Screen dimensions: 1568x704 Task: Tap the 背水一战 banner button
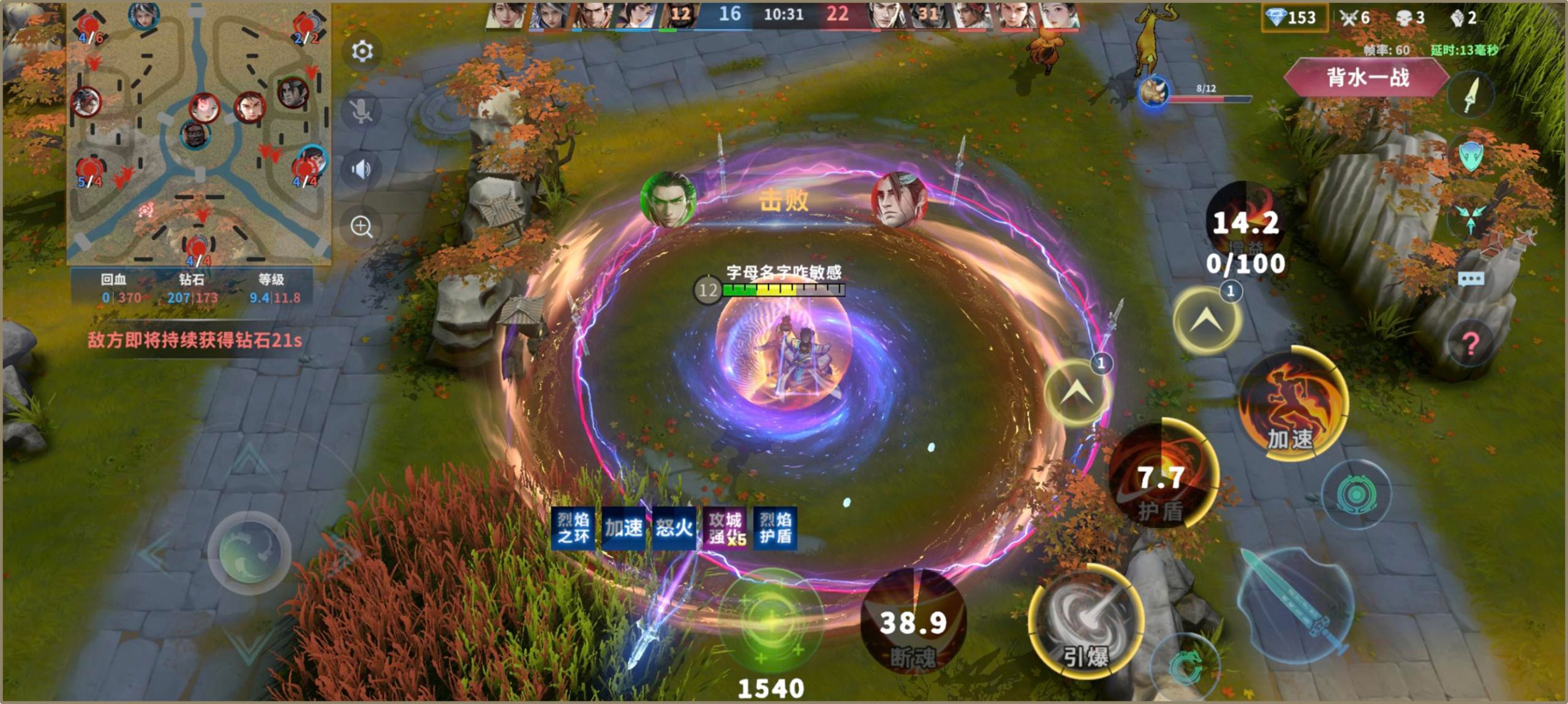(1367, 78)
